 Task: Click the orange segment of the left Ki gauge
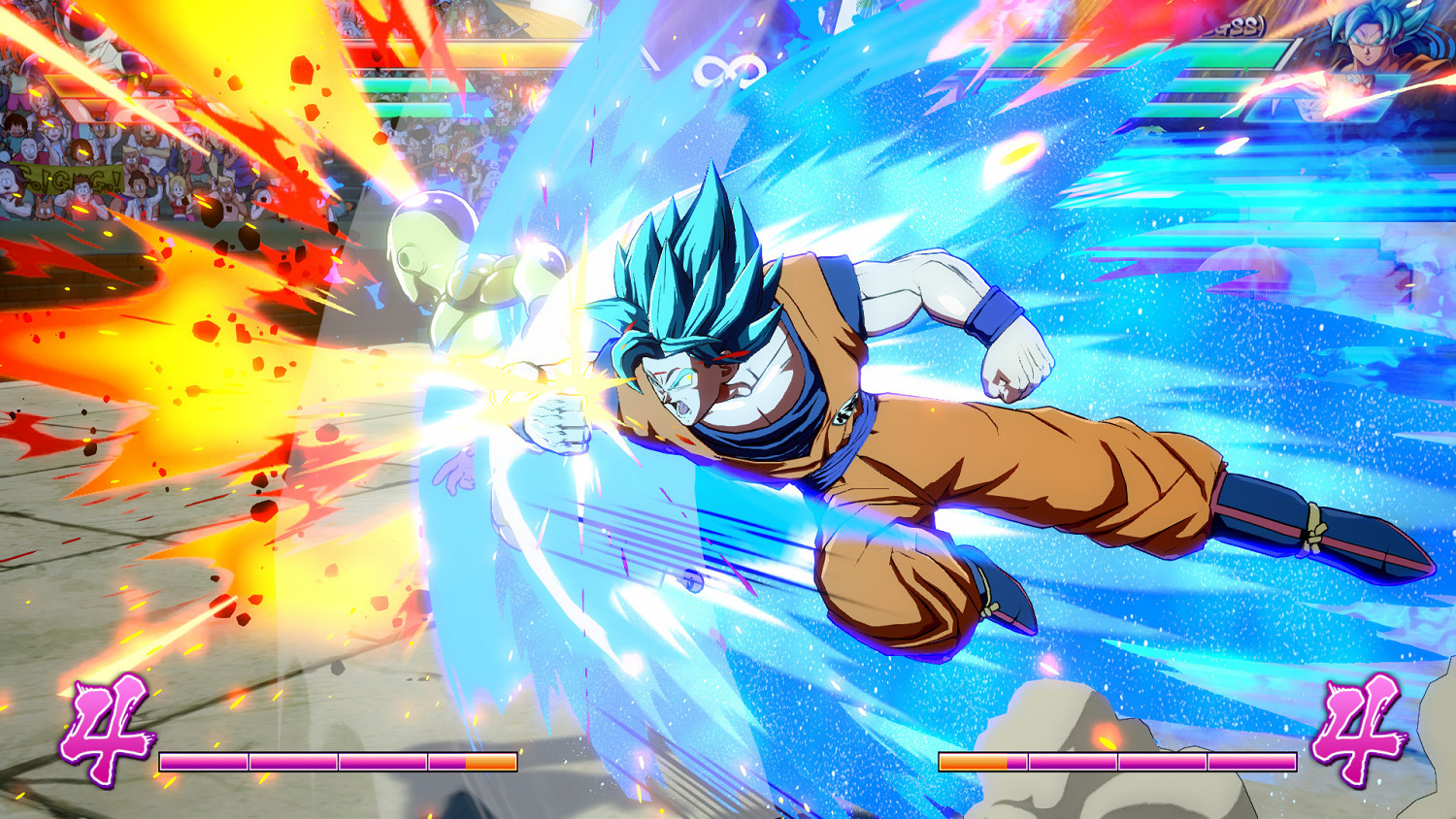coord(490,763)
